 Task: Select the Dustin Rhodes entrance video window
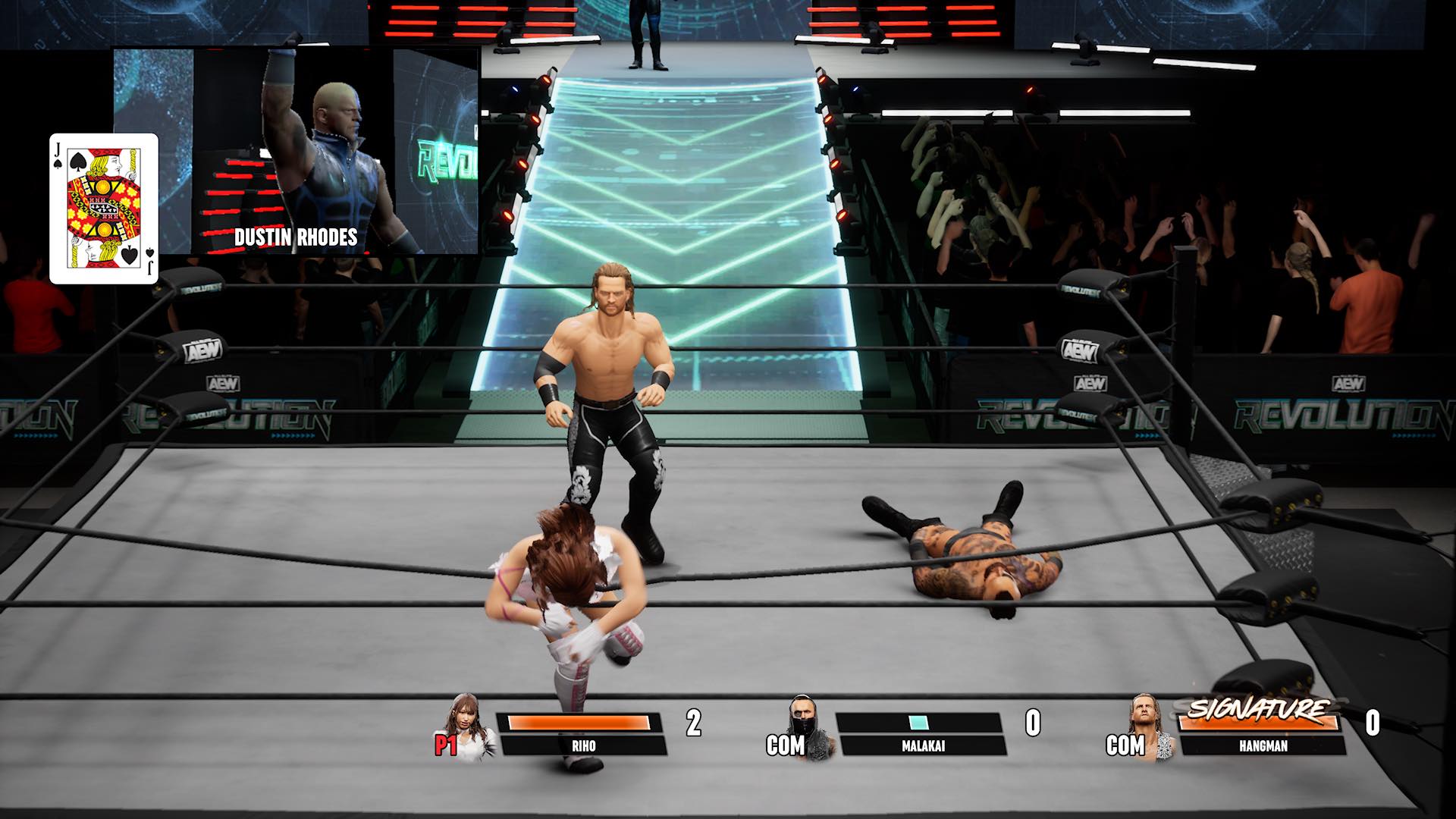[x=296, y=152]
